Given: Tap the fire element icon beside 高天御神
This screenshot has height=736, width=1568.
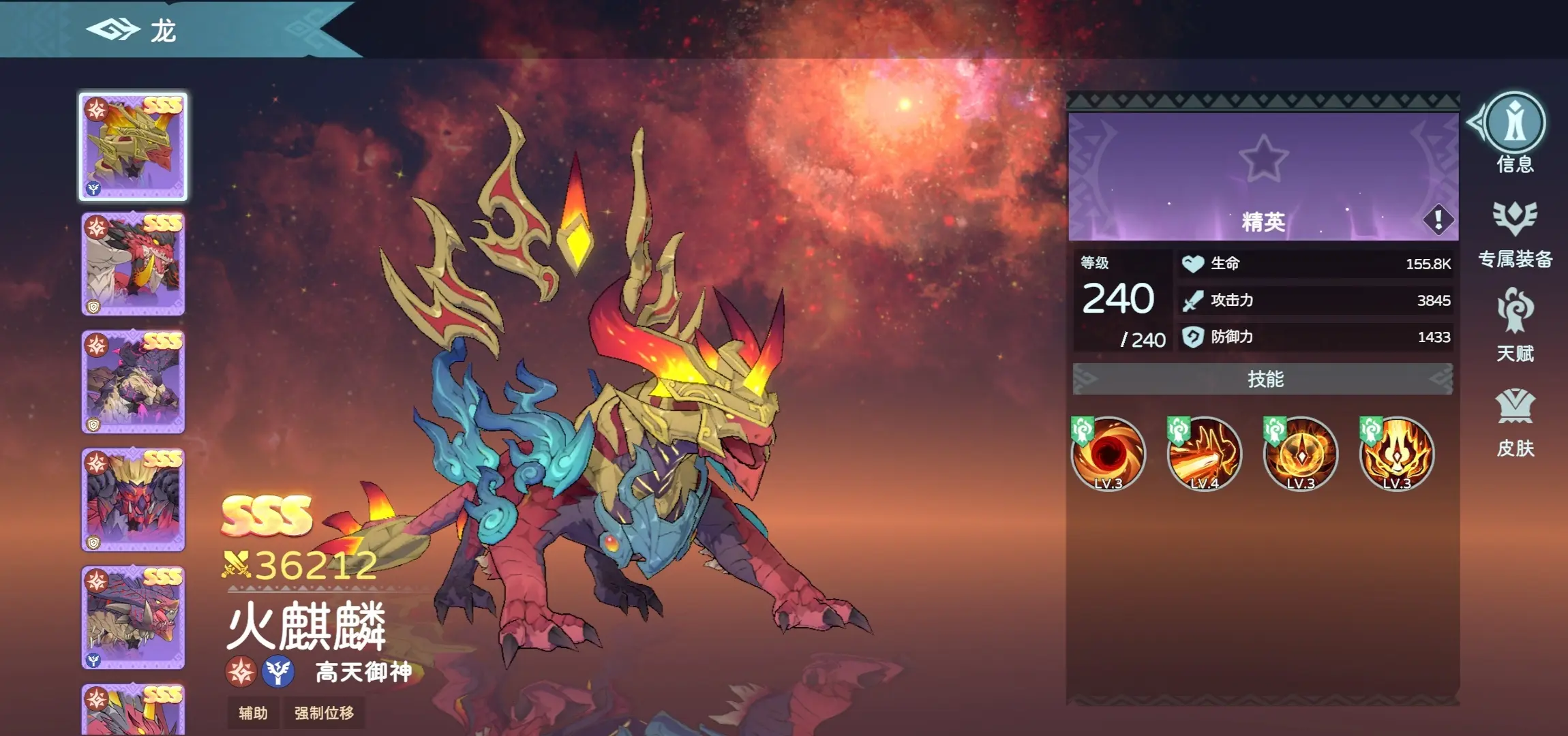Looking at the screenshot, I should point(241,672).
